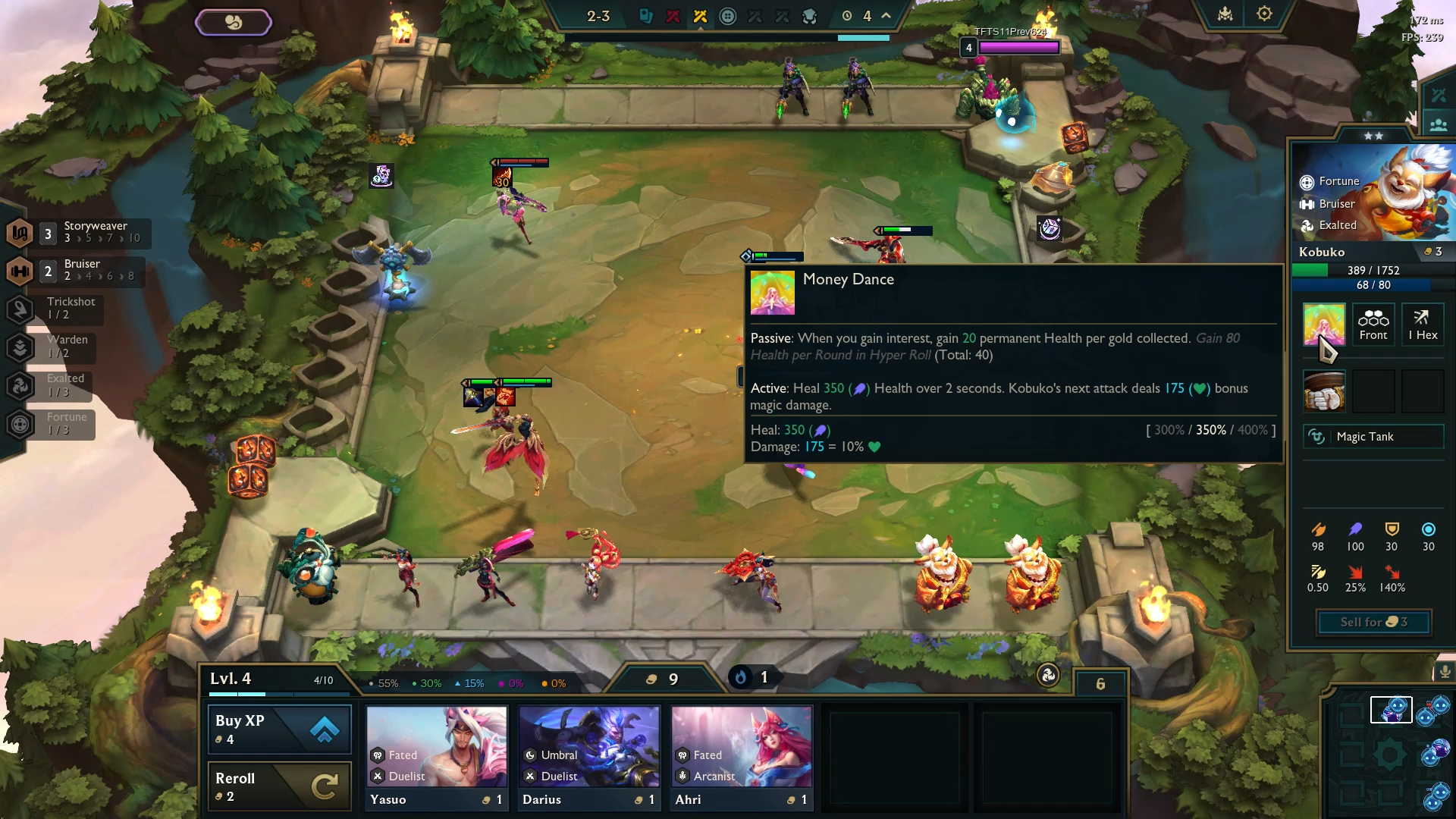Screen dimensions: 1456x819
Task: Click the Buy XP button
Action: (279, 729)
